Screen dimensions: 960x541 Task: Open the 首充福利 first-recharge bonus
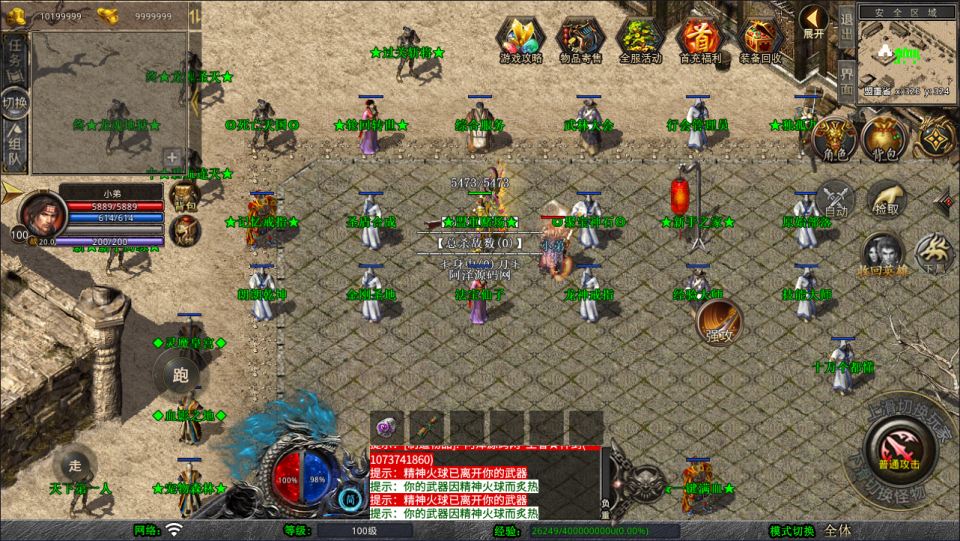pyautogui.click(x=701, y=40)
